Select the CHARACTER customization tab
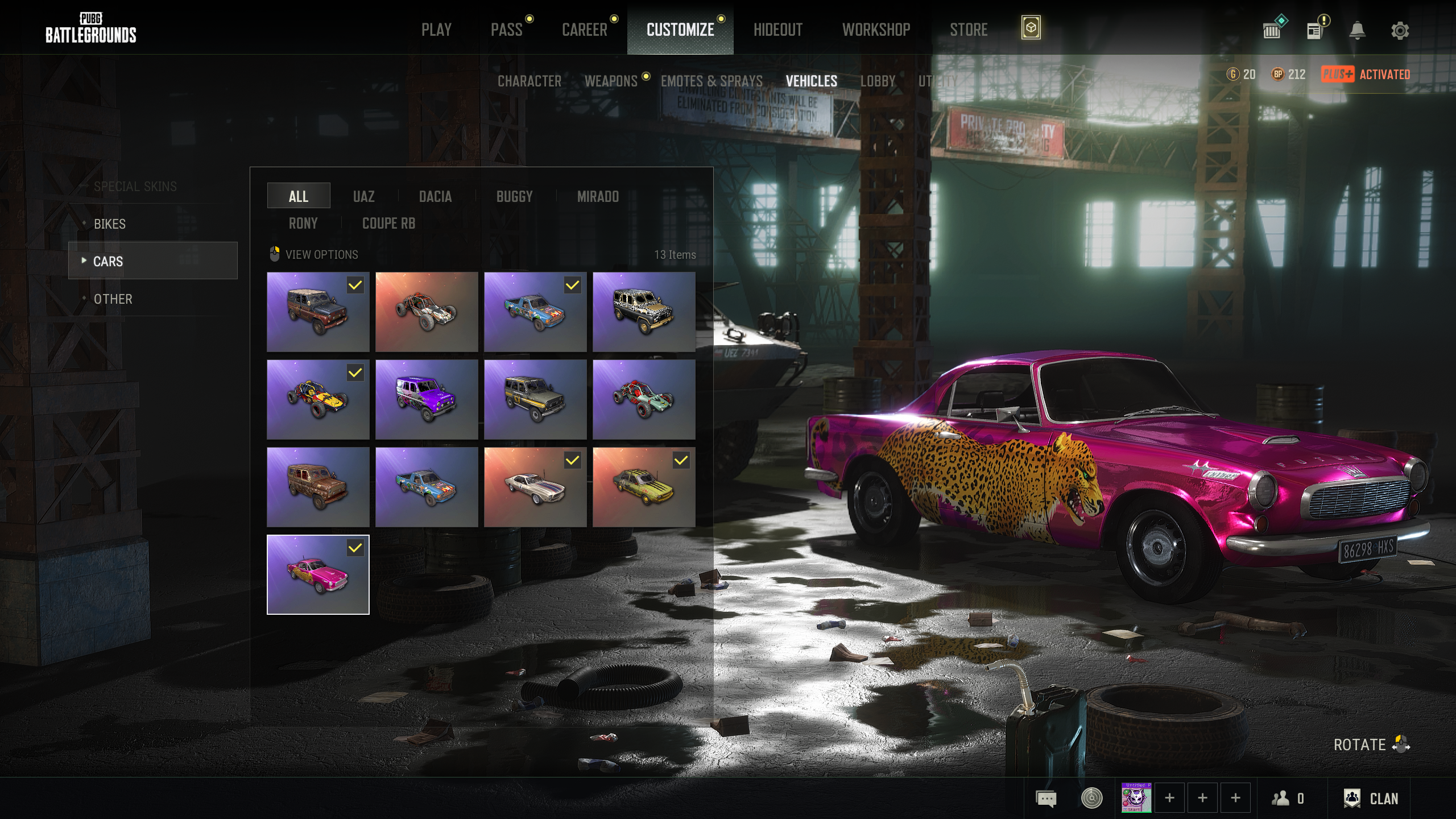1456x819 pixels. [529, 81]
